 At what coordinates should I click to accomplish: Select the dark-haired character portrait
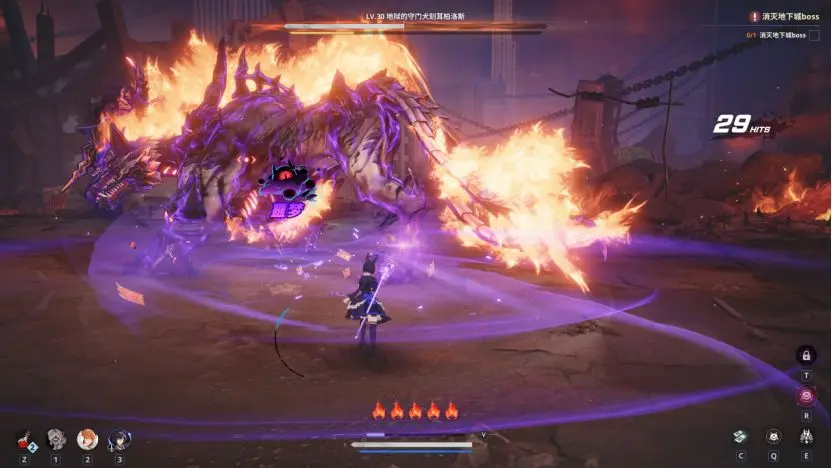coord(119,437)
